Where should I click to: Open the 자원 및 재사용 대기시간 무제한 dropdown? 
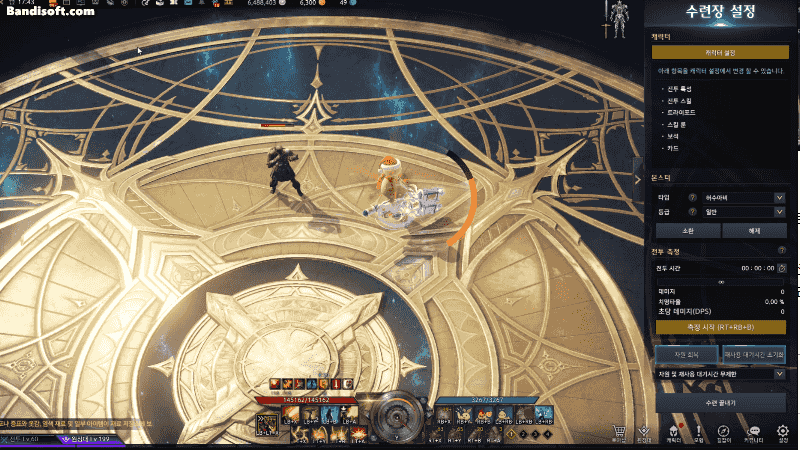[x=720, y=373]
